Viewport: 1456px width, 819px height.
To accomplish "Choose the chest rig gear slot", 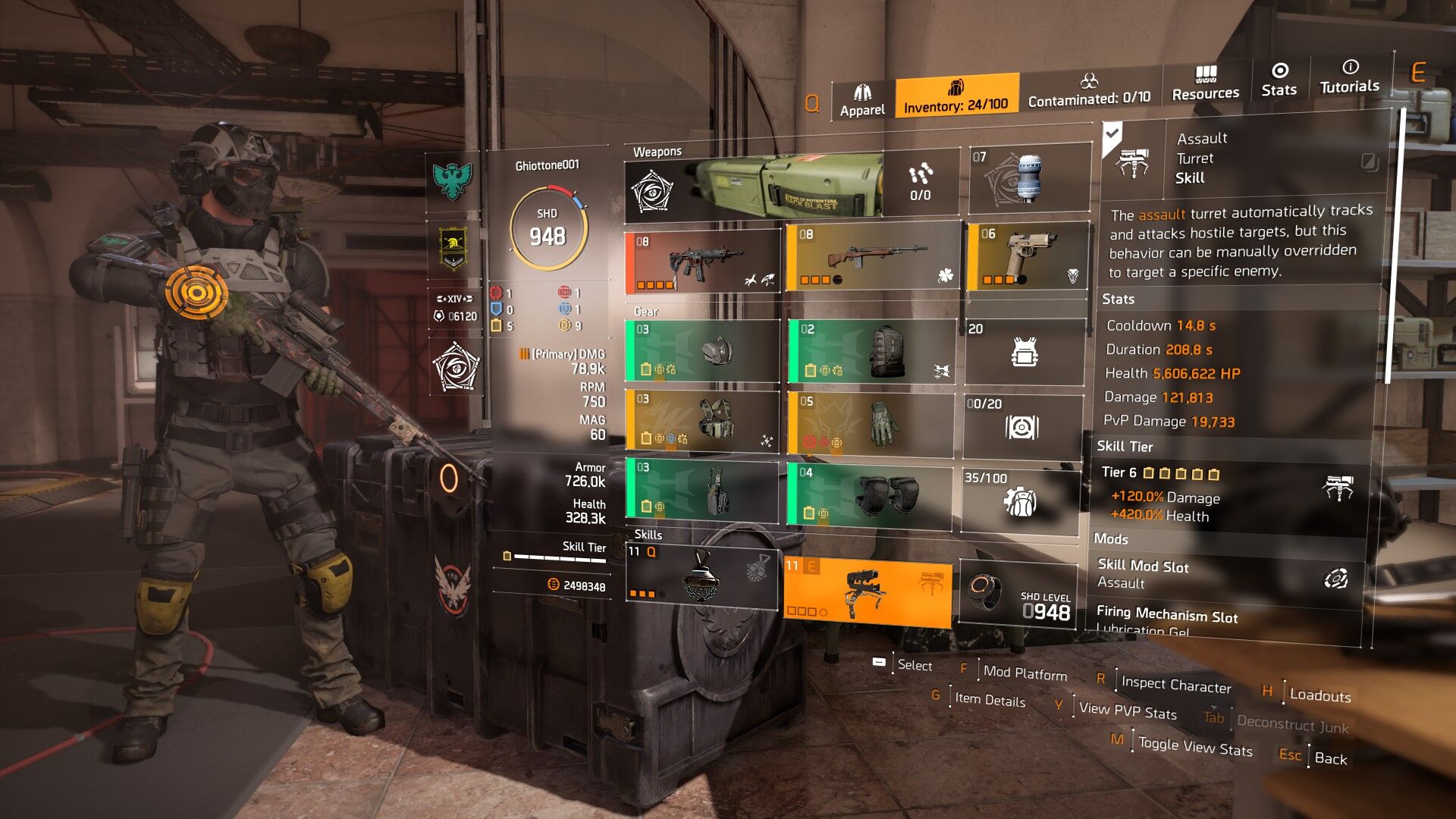I will 702,420.
